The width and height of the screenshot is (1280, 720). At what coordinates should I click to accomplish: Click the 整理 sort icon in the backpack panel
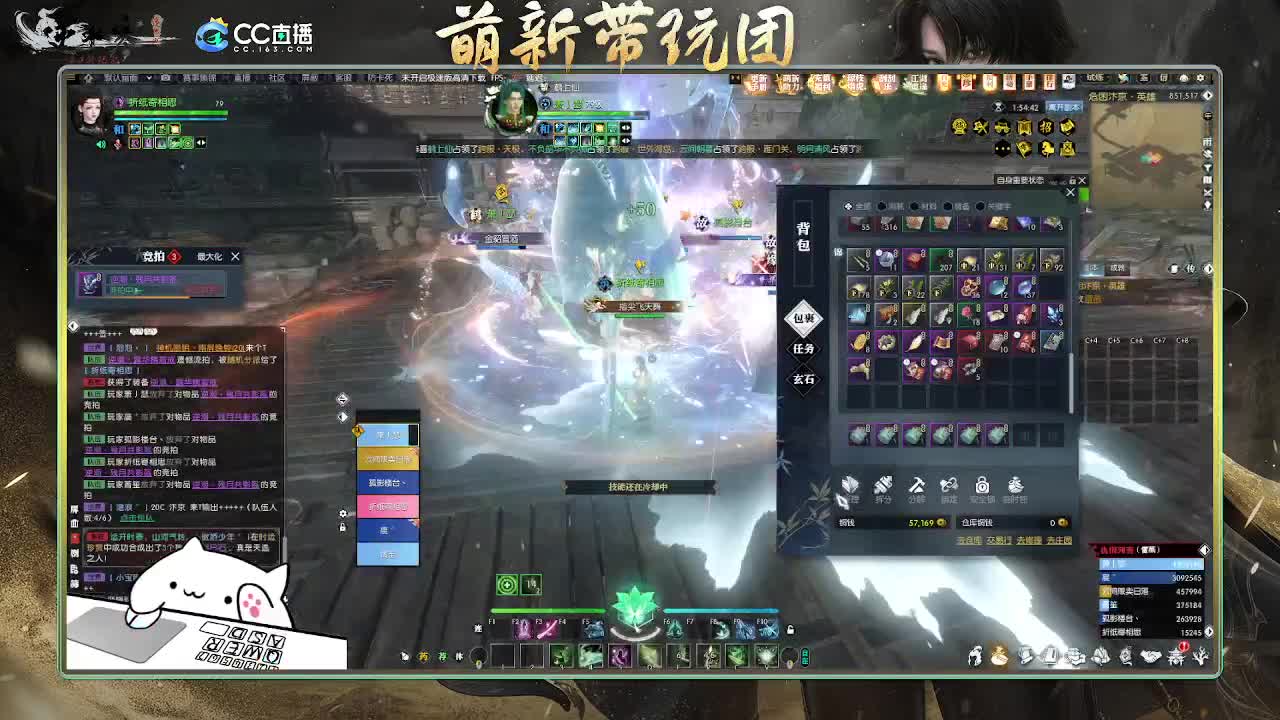[x=850, y=489]
